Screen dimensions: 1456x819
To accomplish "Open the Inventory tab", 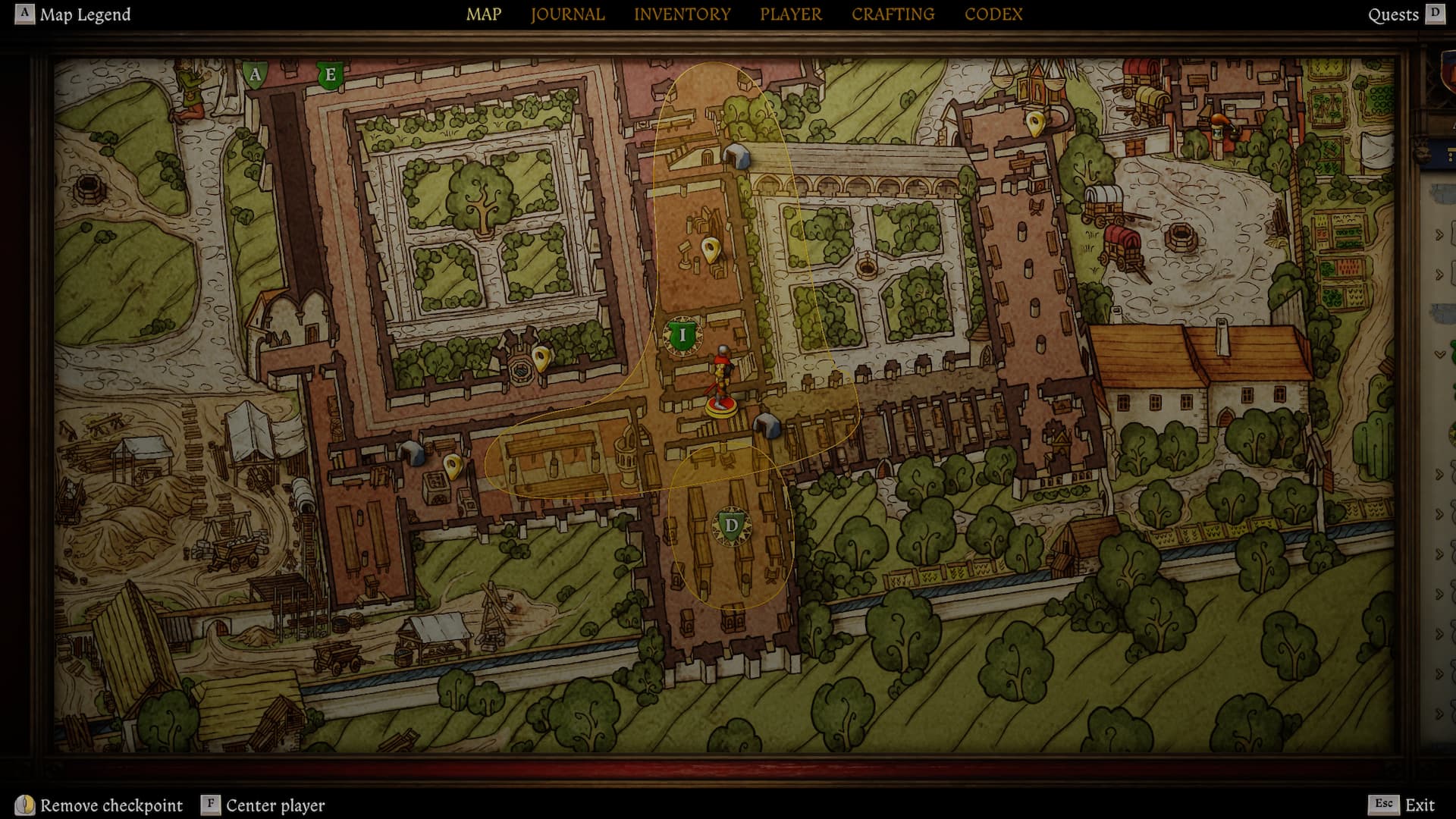I will coord(682,14).
